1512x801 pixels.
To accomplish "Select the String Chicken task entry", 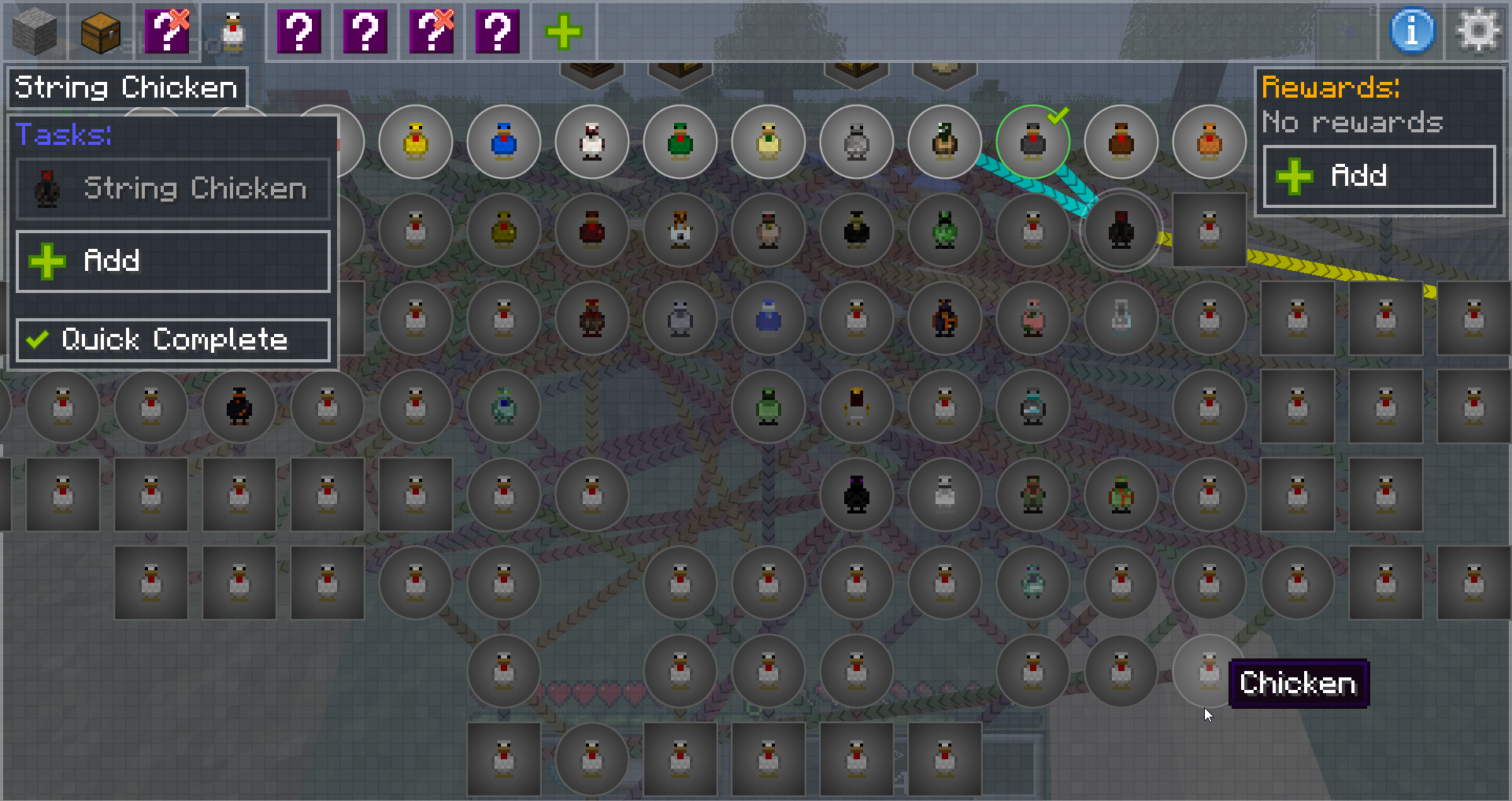I will (173, 189).
